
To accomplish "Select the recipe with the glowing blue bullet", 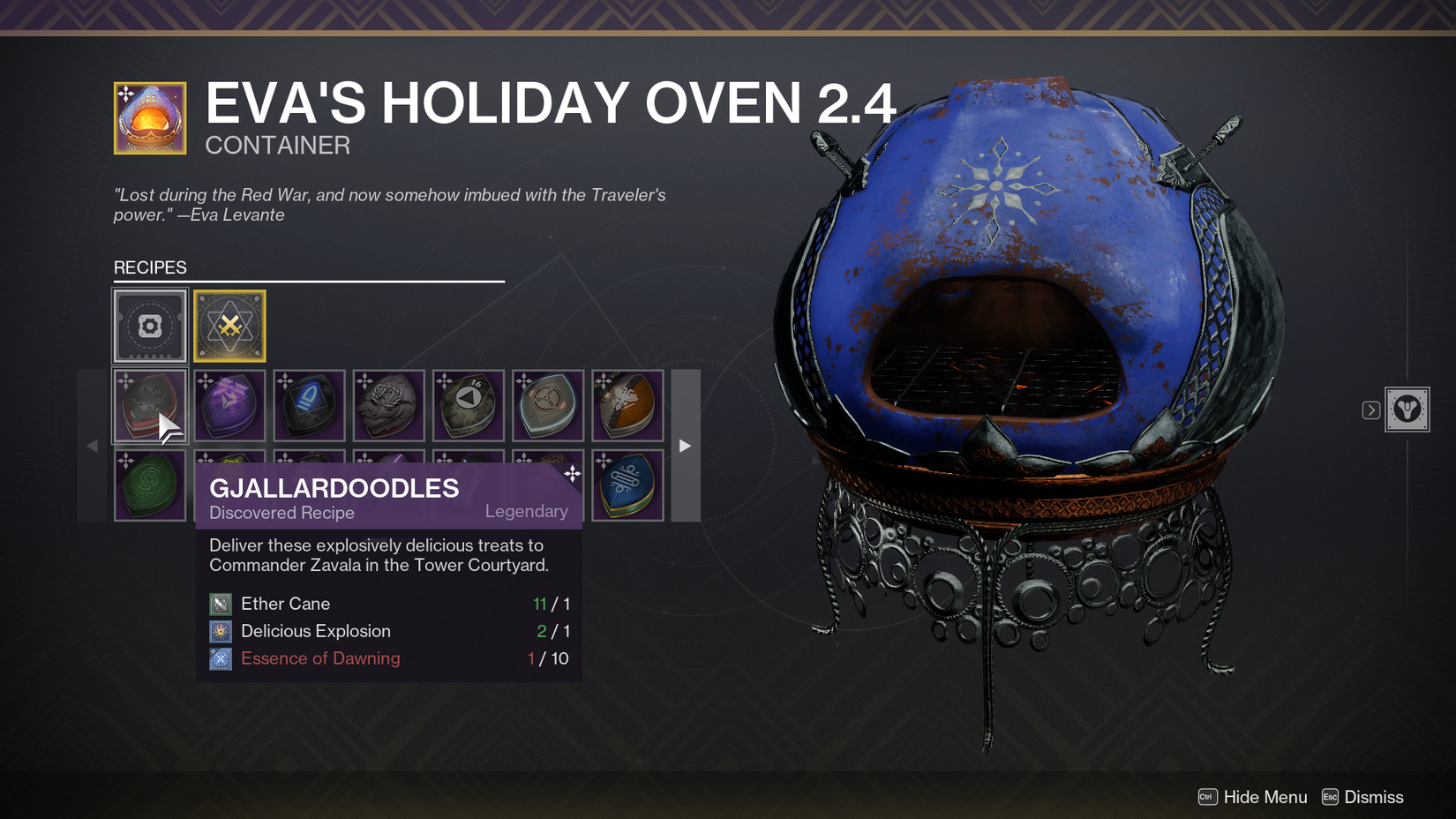I will point(309,406).
